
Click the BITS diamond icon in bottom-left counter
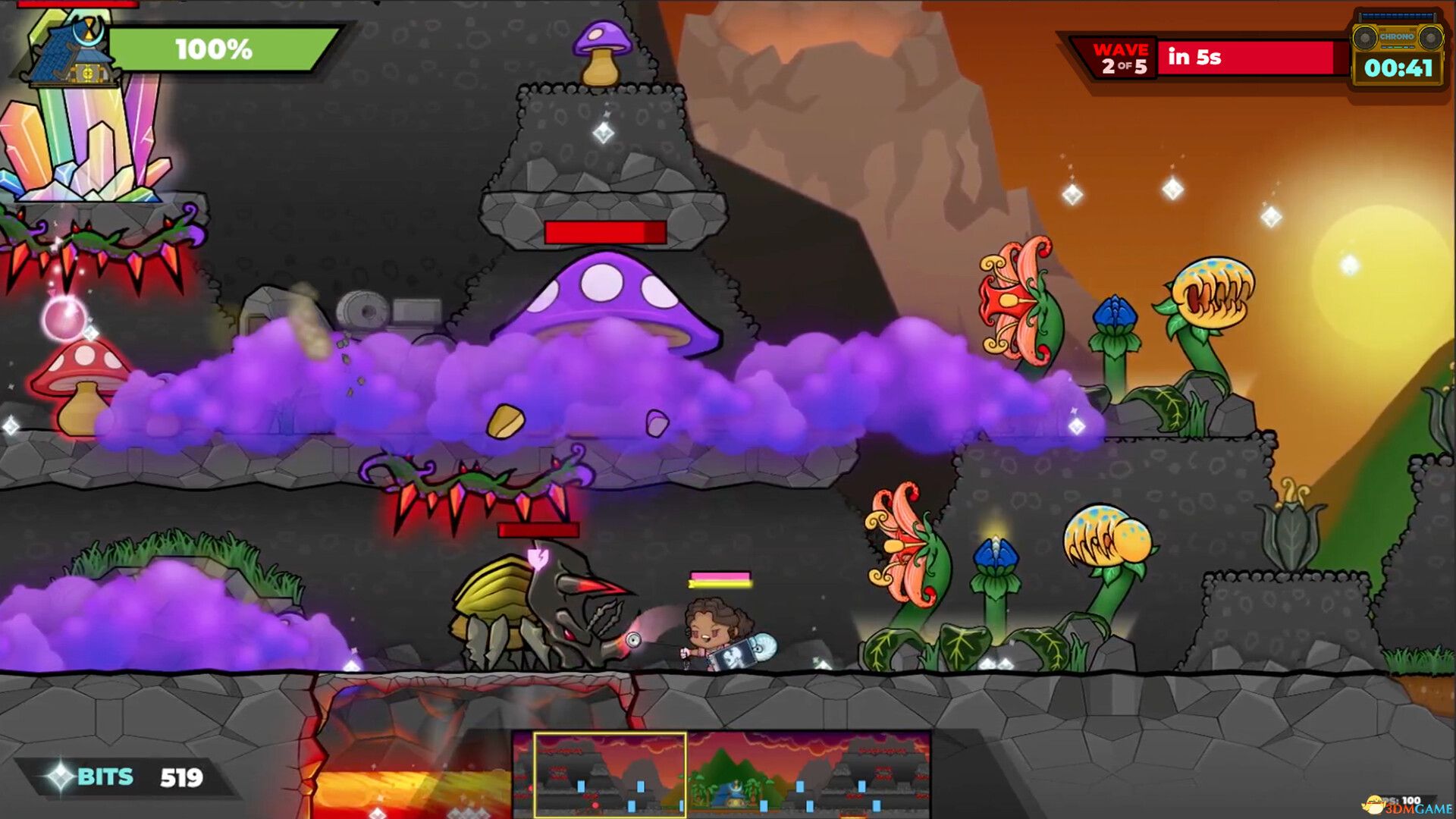[62, 777]
